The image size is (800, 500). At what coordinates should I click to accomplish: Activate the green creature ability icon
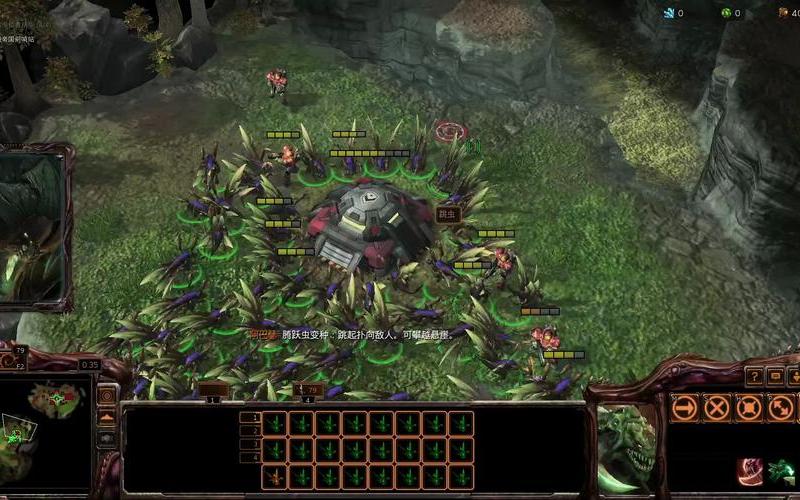click(782, 471)
